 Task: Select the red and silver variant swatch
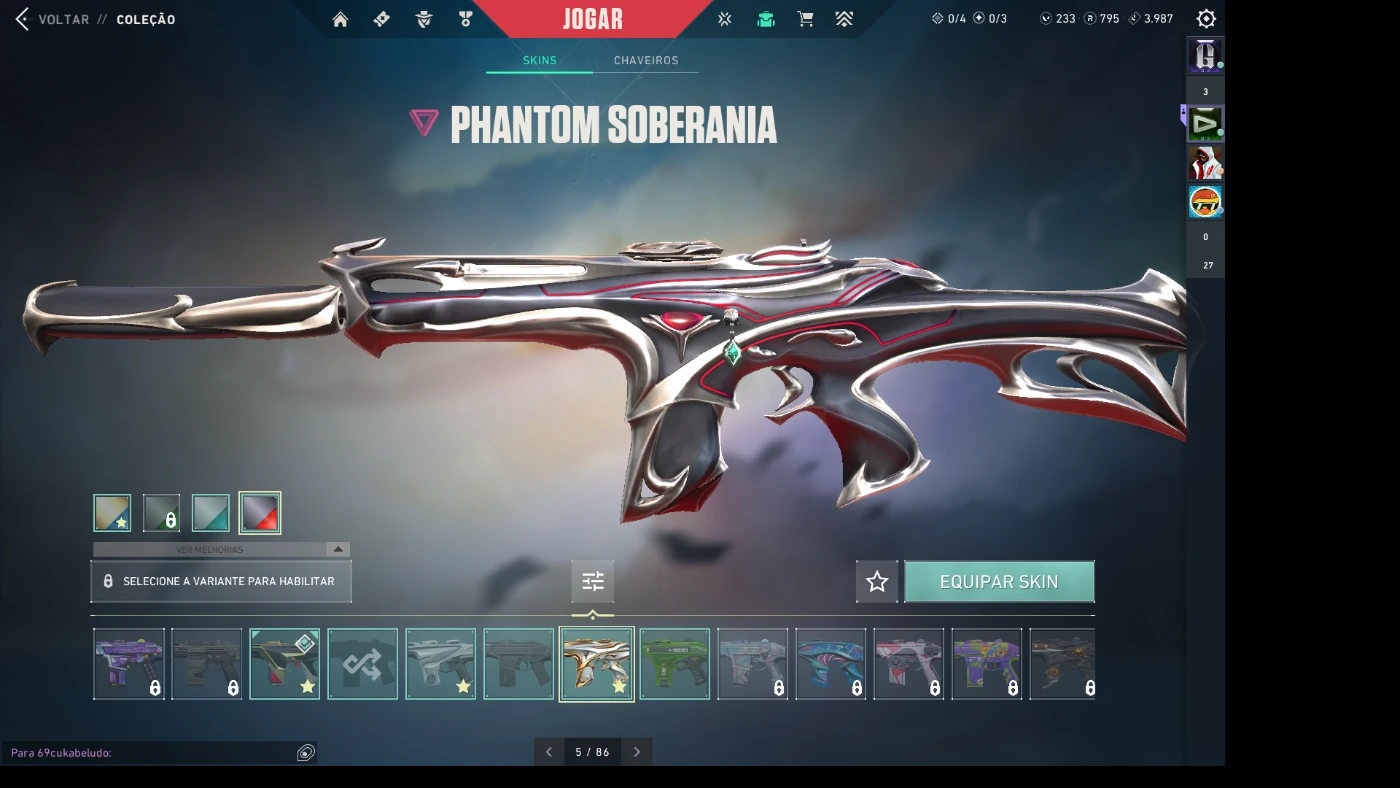click(x=260, y=513)
